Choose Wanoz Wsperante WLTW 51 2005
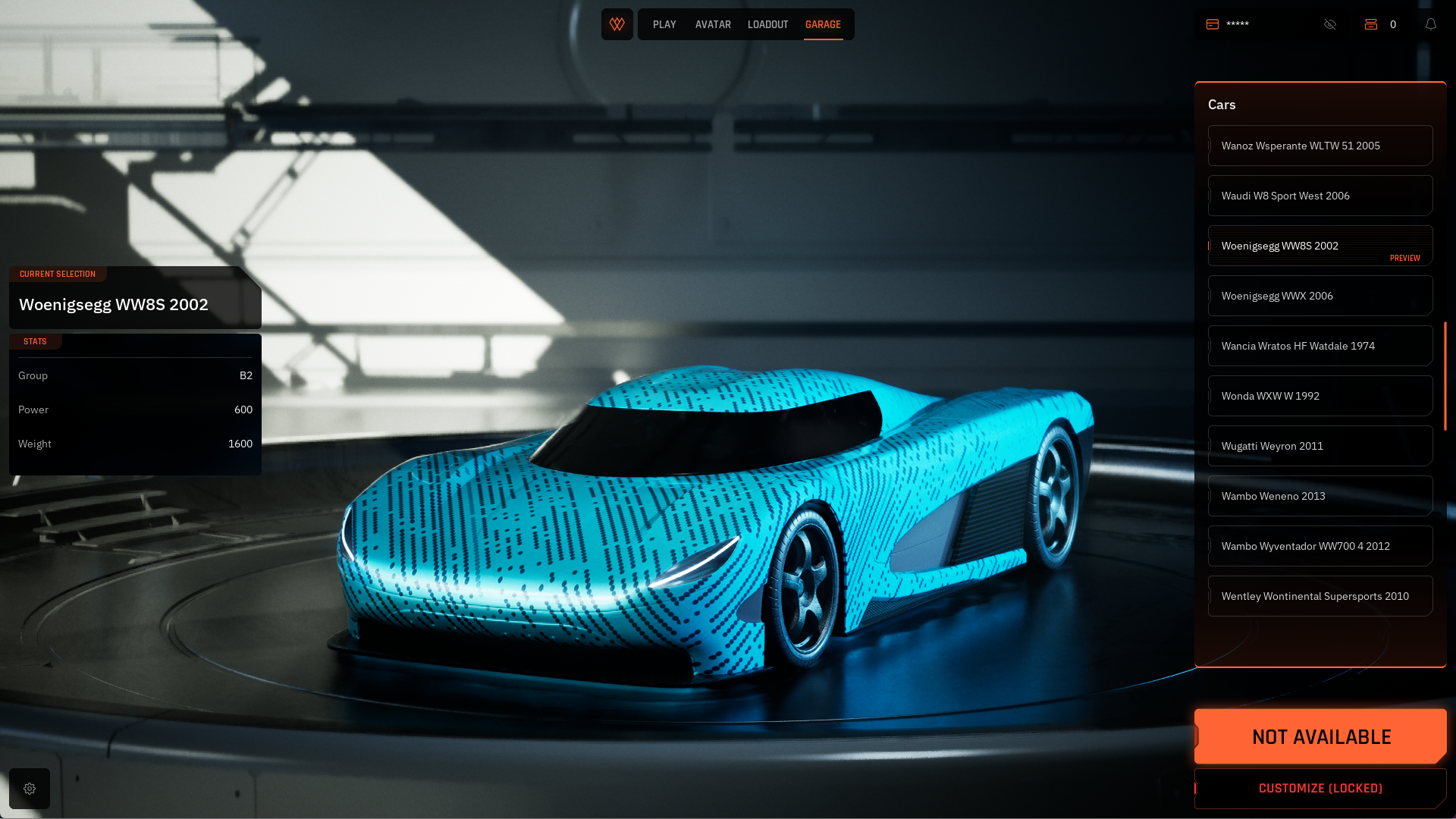The height and width of the screenshot is (819, 1456). coord(1319,146)
